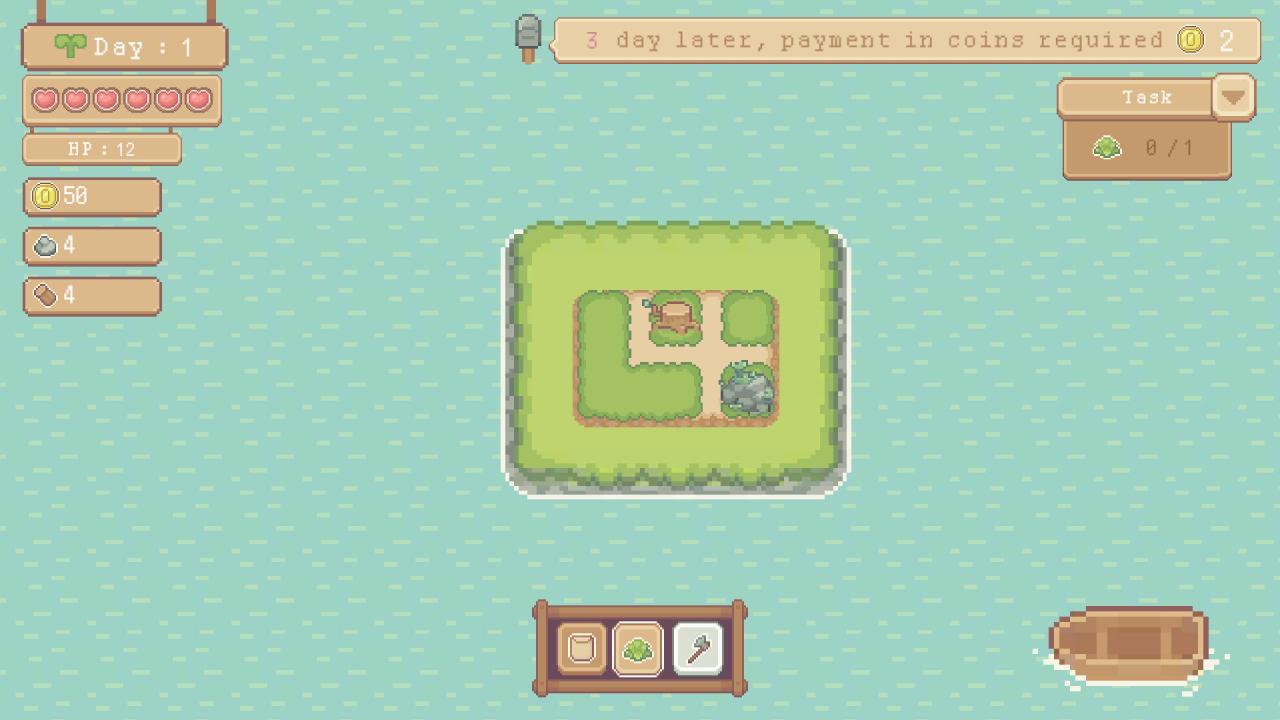The height and width of the screenshot is (720, 1280).
Task: Click the HP : 12 label
Action: tap(101, 148)
